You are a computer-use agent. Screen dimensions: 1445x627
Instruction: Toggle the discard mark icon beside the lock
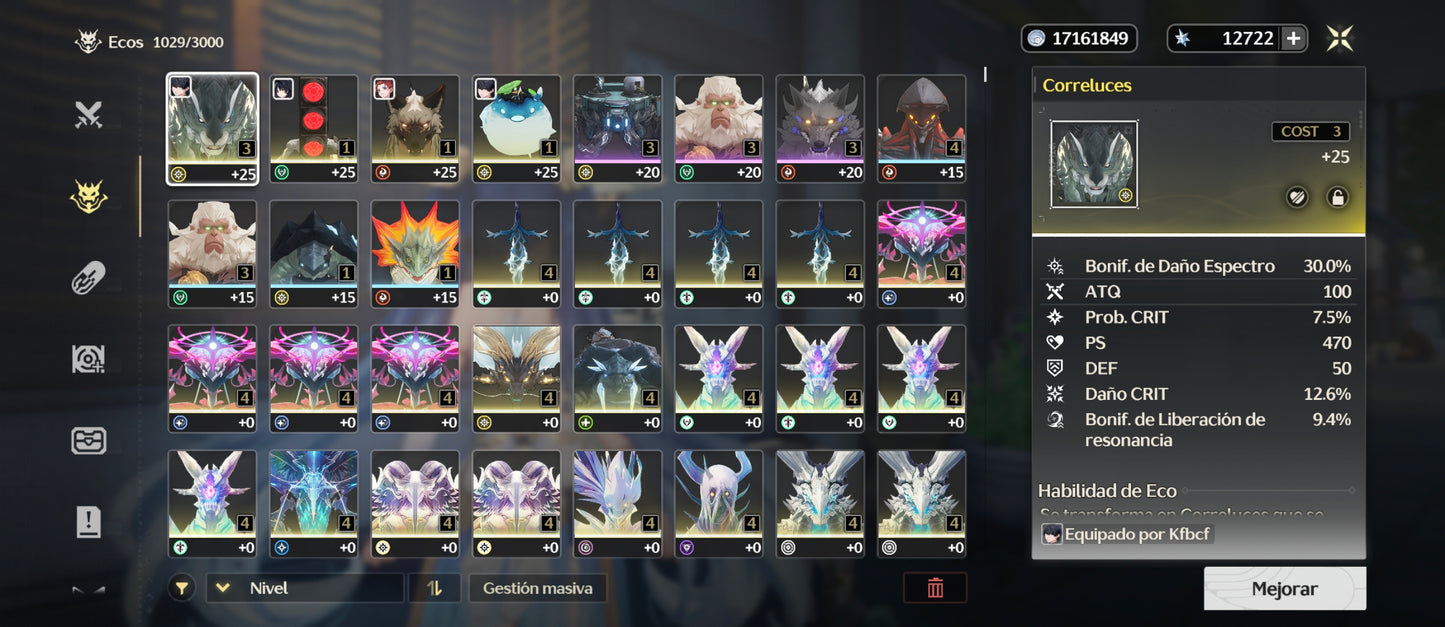tap(1296, 197)
